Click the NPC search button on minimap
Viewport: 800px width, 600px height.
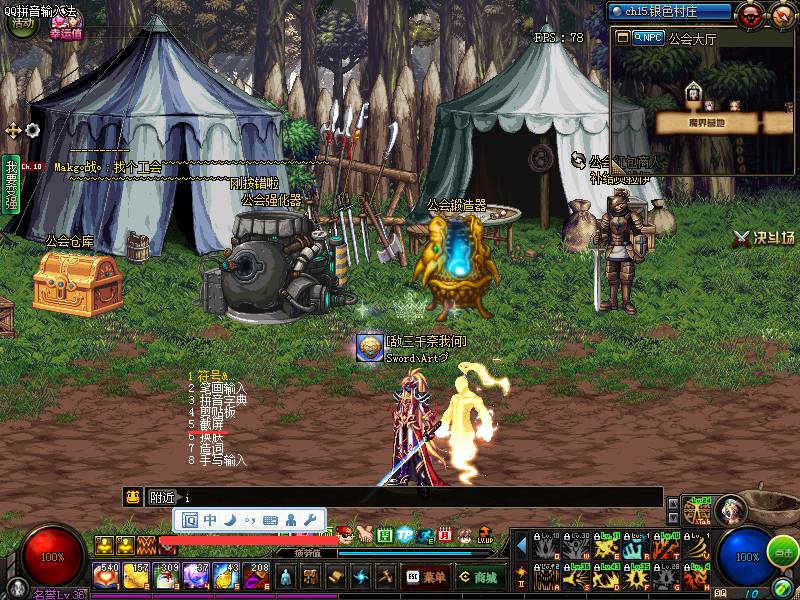648,37
